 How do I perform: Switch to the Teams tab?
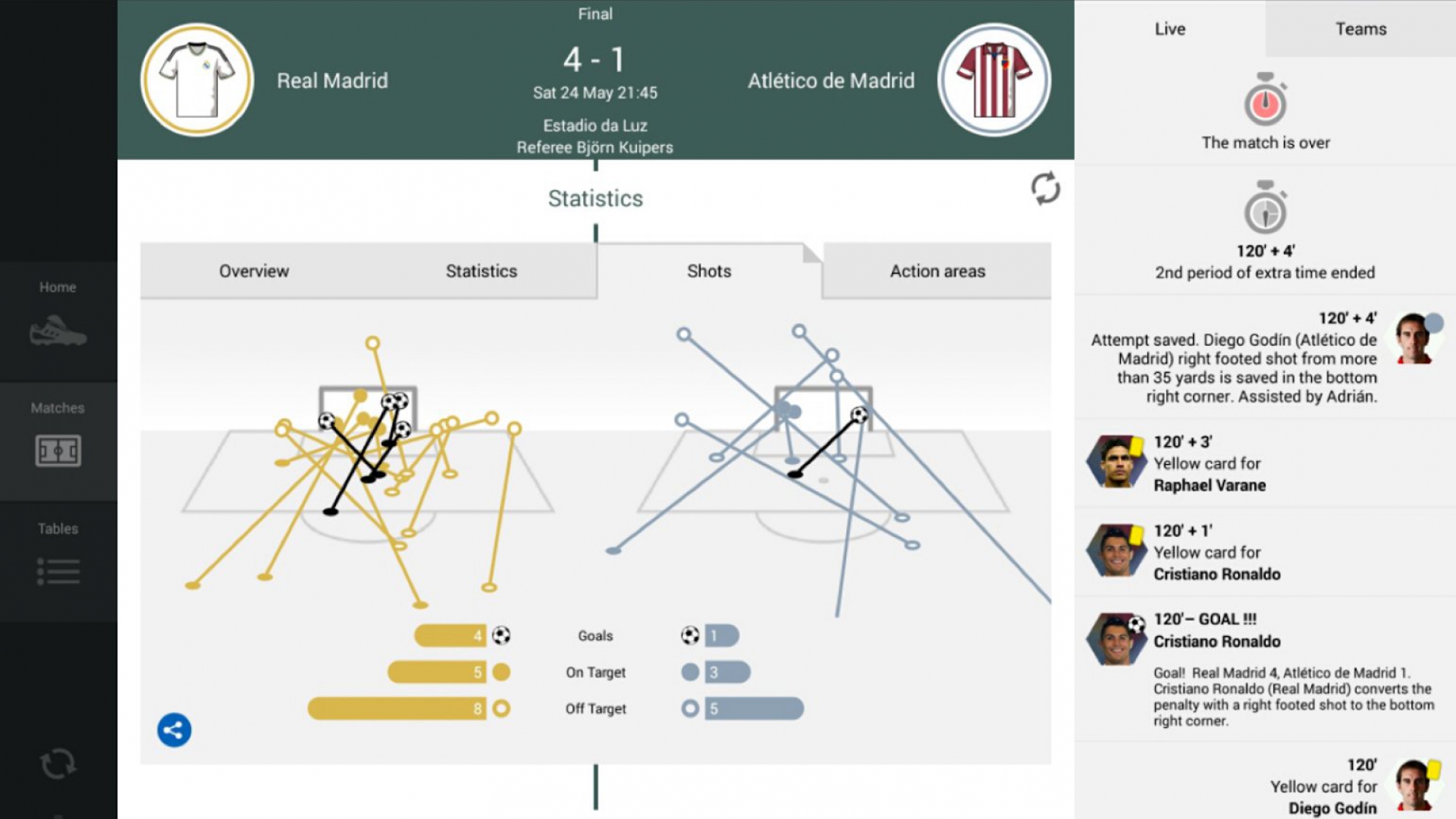[x=1361, y=29]
